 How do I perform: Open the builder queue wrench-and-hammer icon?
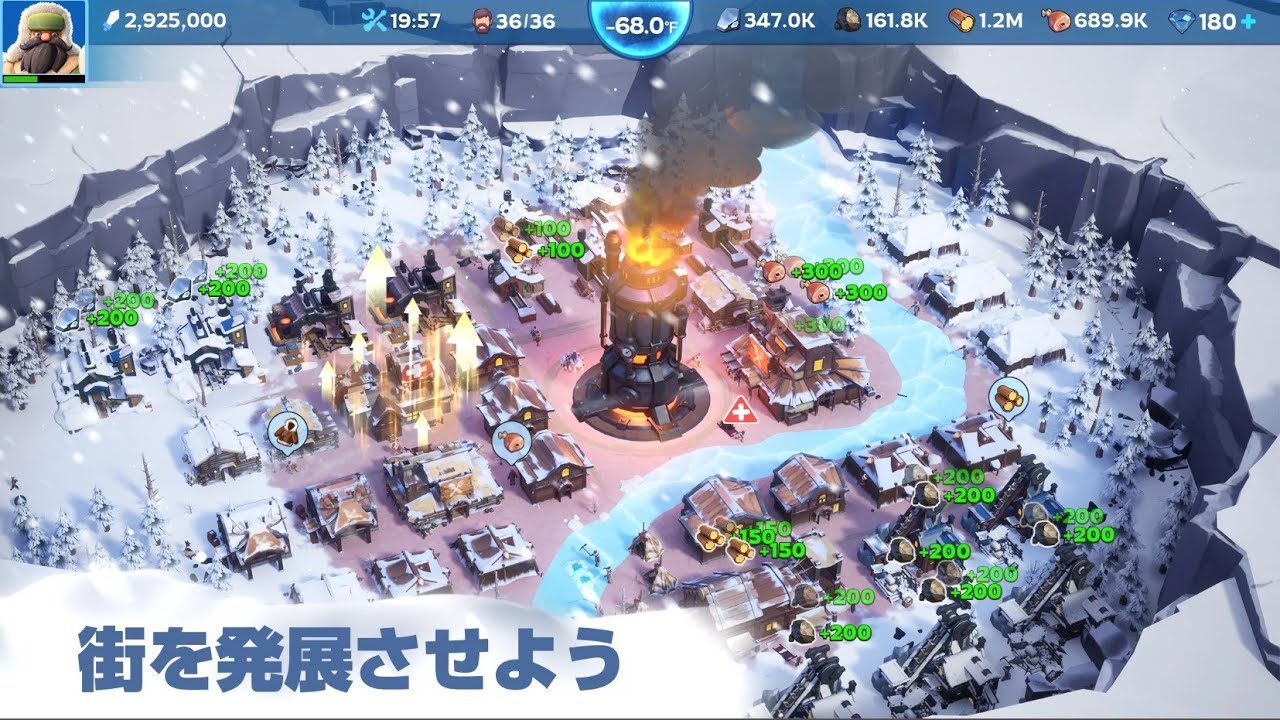[x=374, y=21]
